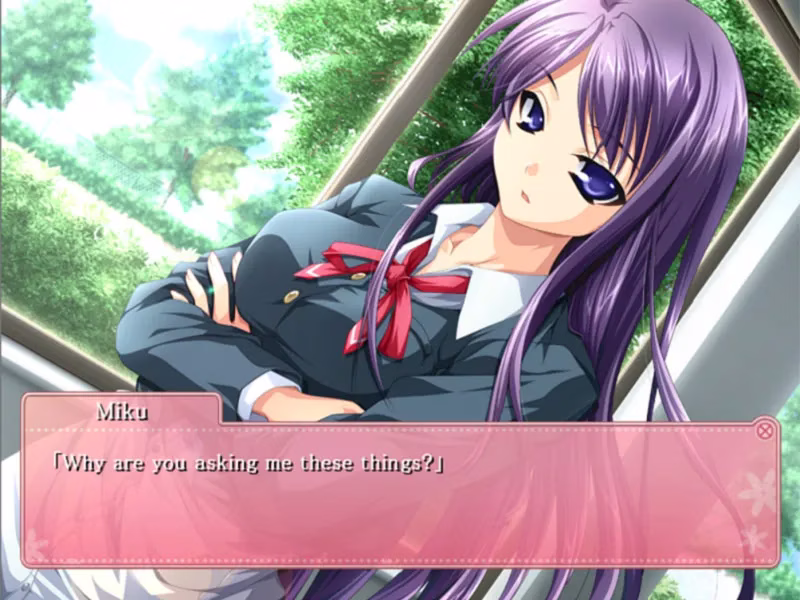Screen dimensions: 800x600
Task: Close the pink dialogue box with the X
Action: click(765, 431)
